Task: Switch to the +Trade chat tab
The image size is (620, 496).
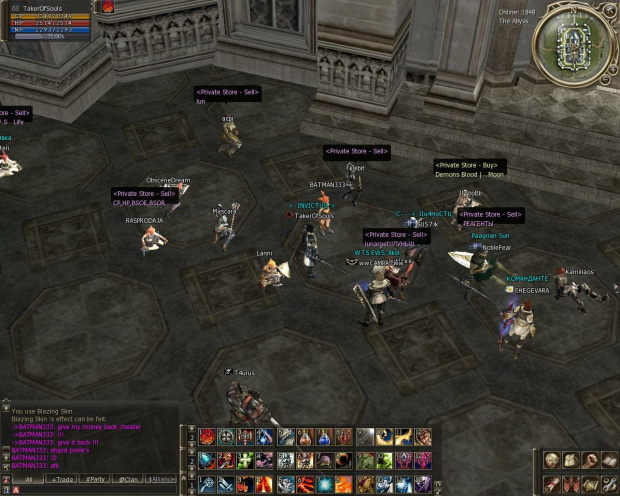Action: coord(62,480)
